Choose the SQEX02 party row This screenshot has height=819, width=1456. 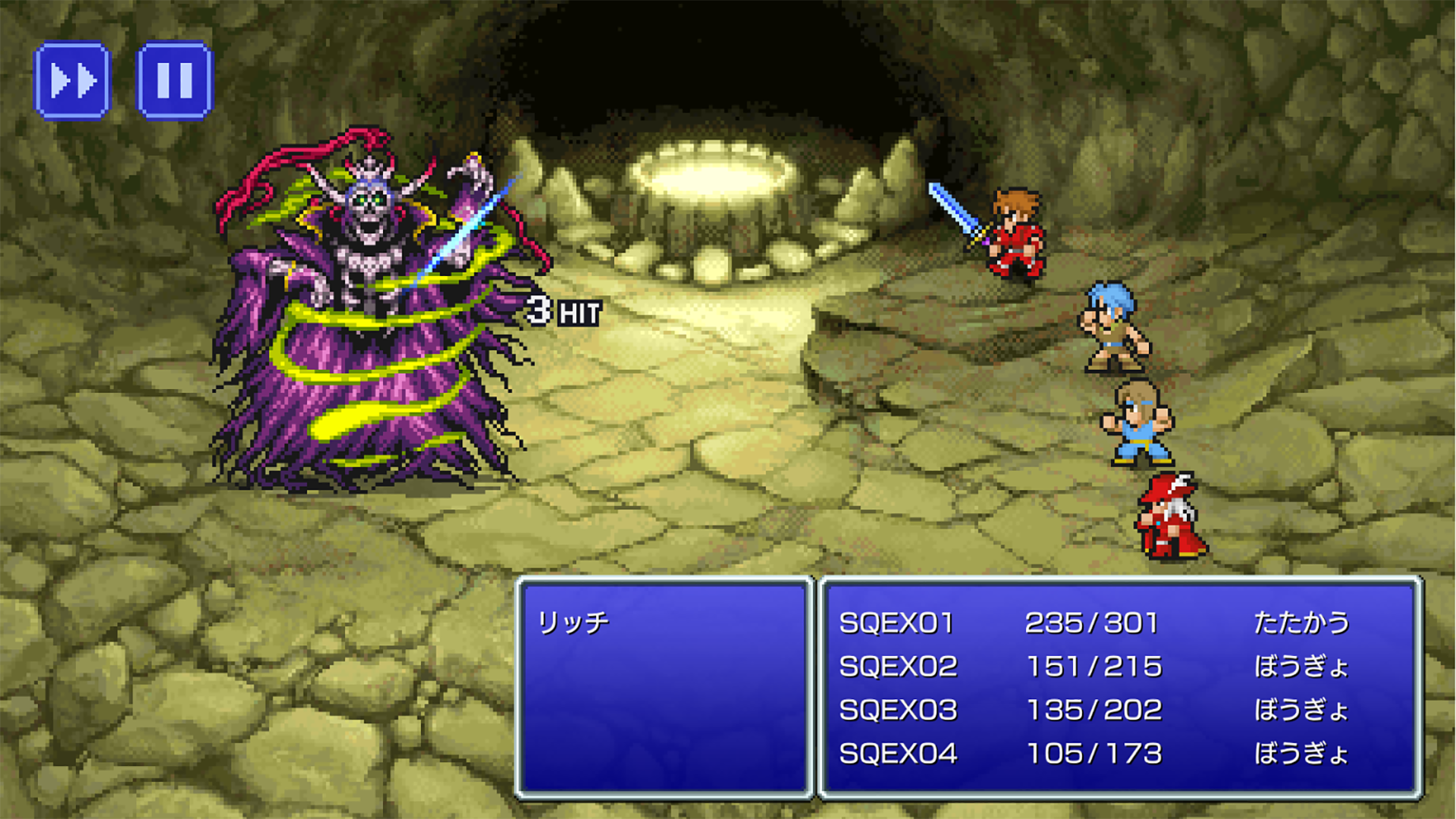click(898, 667)
